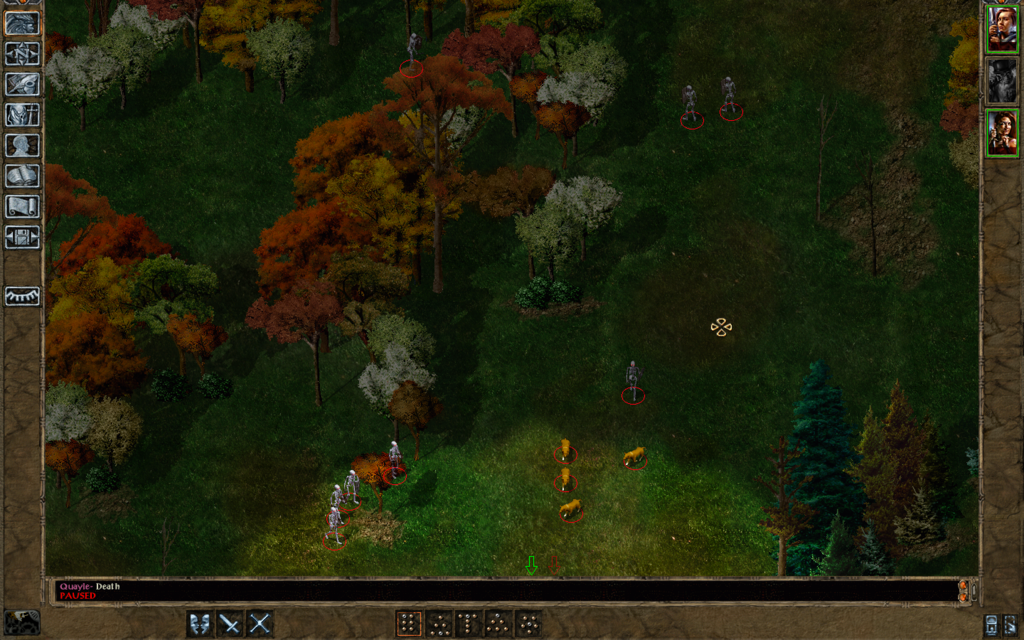Click the closed-eye button on the left sidebar
The width and height of the screenshot is (1024, 640).
click(22, 296)
